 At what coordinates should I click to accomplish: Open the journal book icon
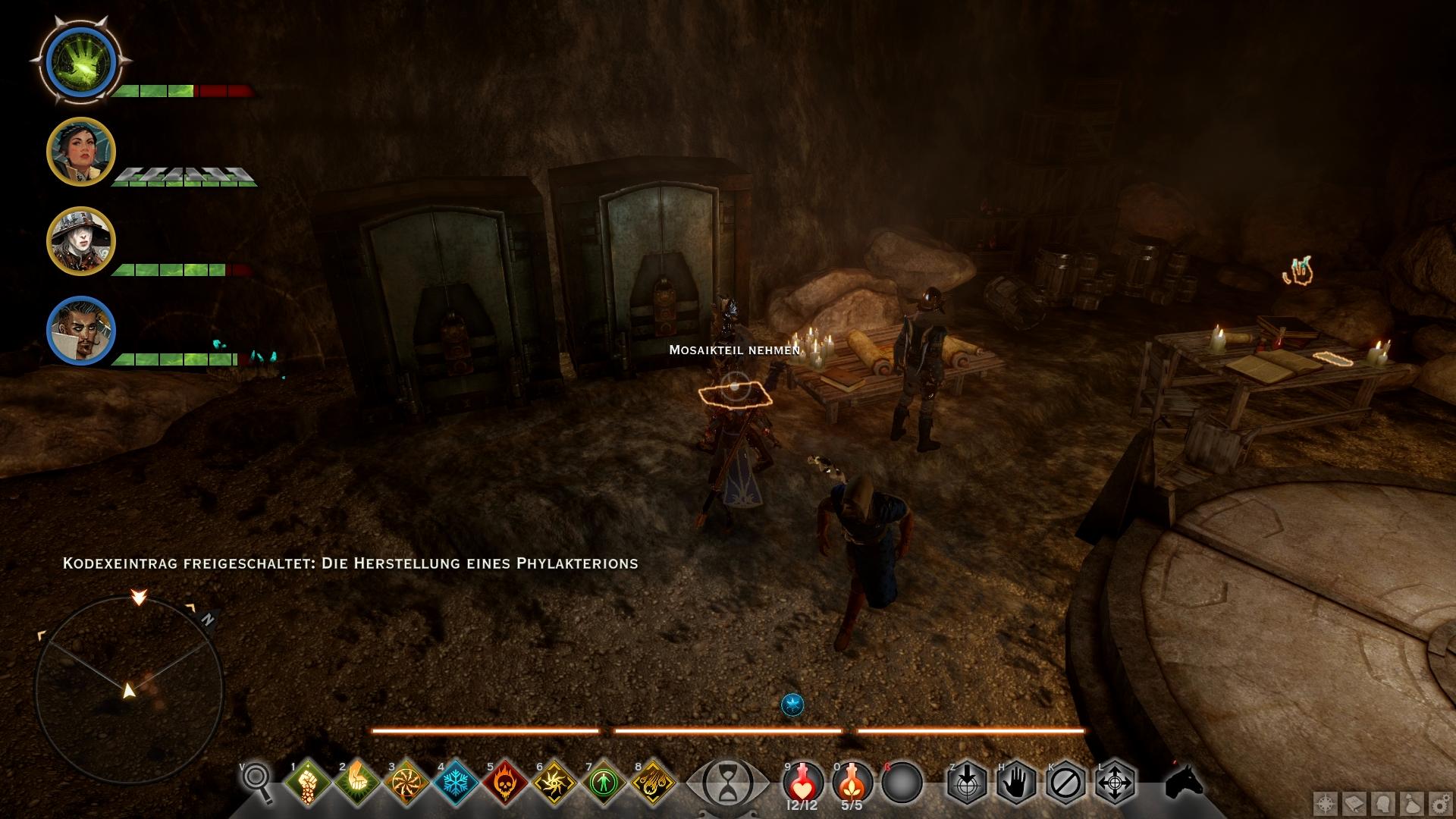(x=1355, y=803)
